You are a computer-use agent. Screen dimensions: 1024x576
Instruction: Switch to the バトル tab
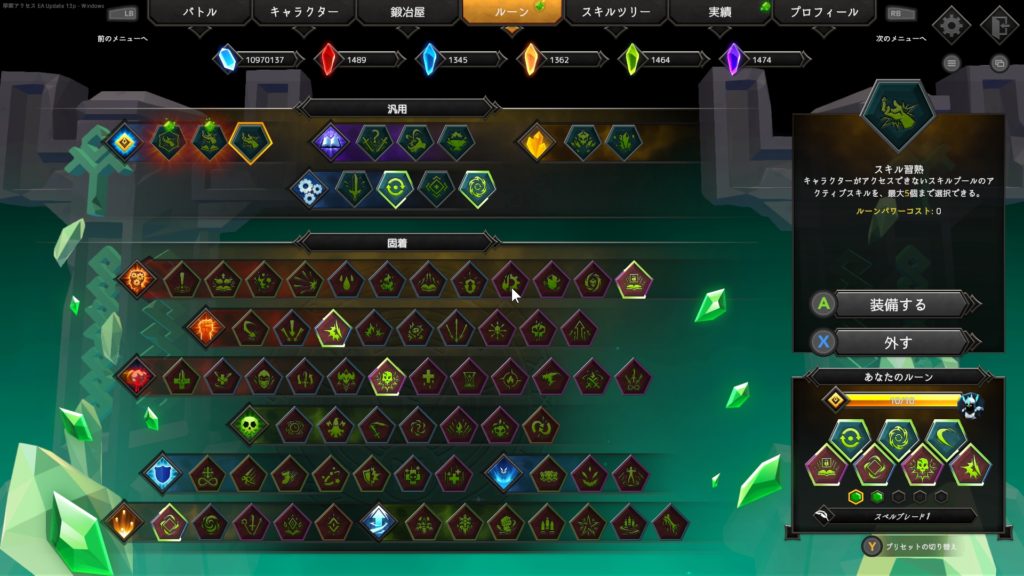pos(200,13)
